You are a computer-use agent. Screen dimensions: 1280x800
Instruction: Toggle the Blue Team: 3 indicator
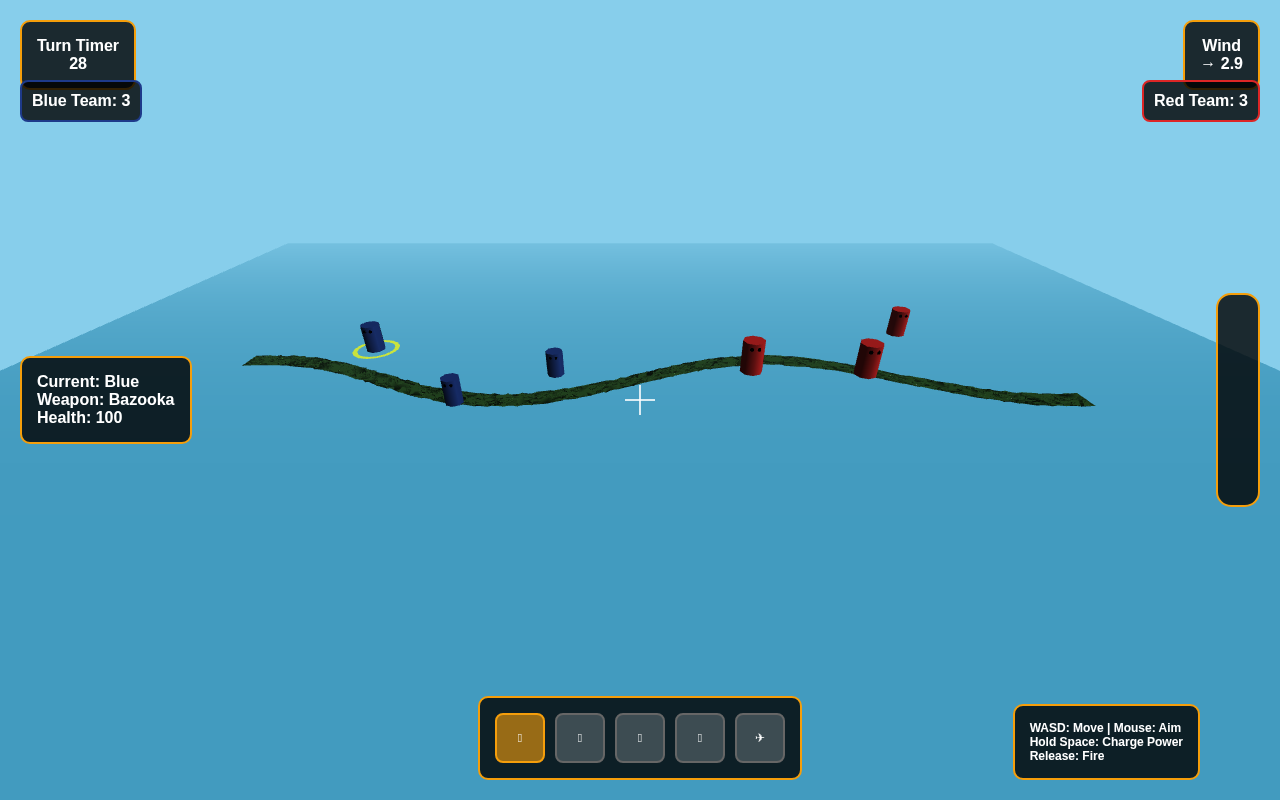(x=81, y=100)
